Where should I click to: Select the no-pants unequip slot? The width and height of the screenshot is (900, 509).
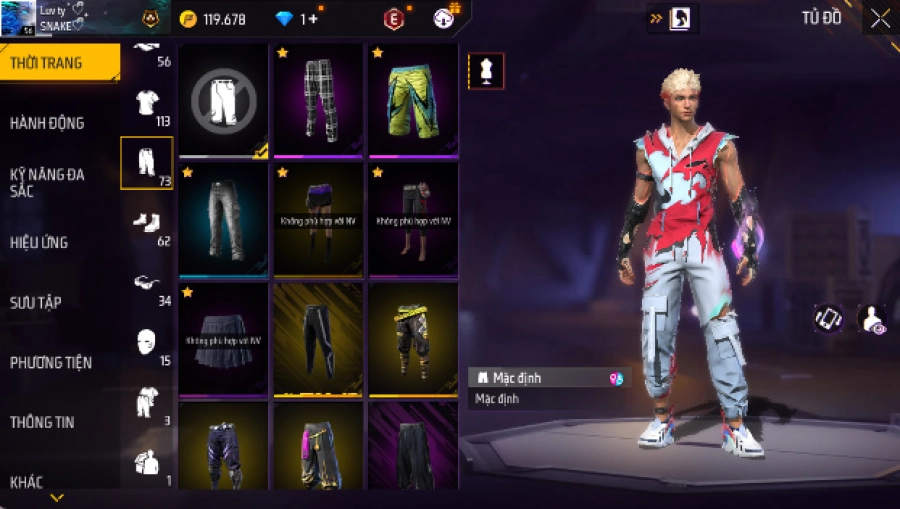pos(224,99)
